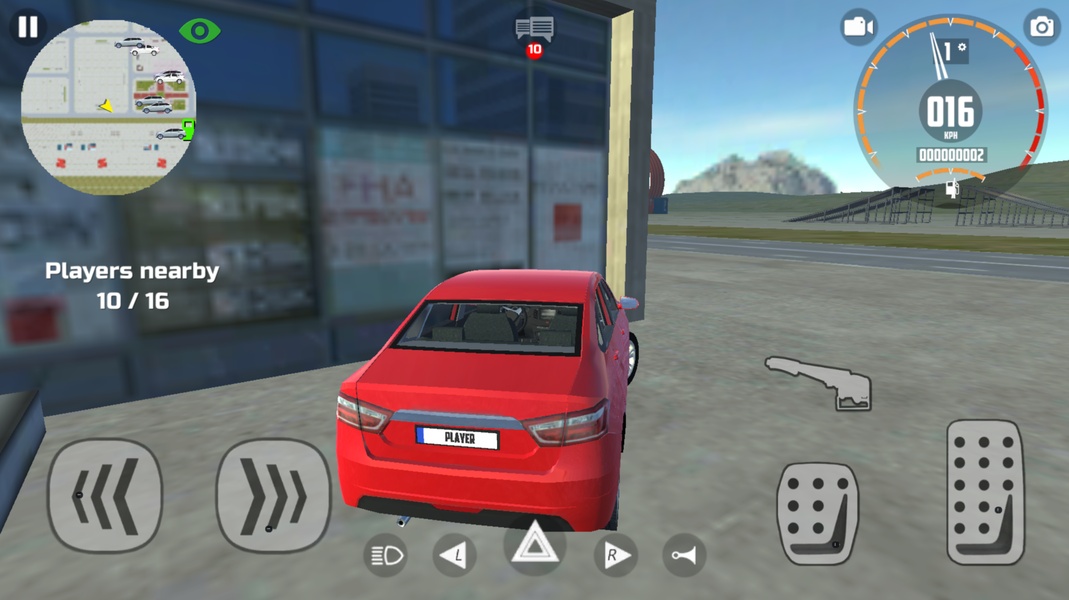The image size is (1069, 600).
Task: Honk the horn
Action: pyautogui.click(x=684, y=555)
